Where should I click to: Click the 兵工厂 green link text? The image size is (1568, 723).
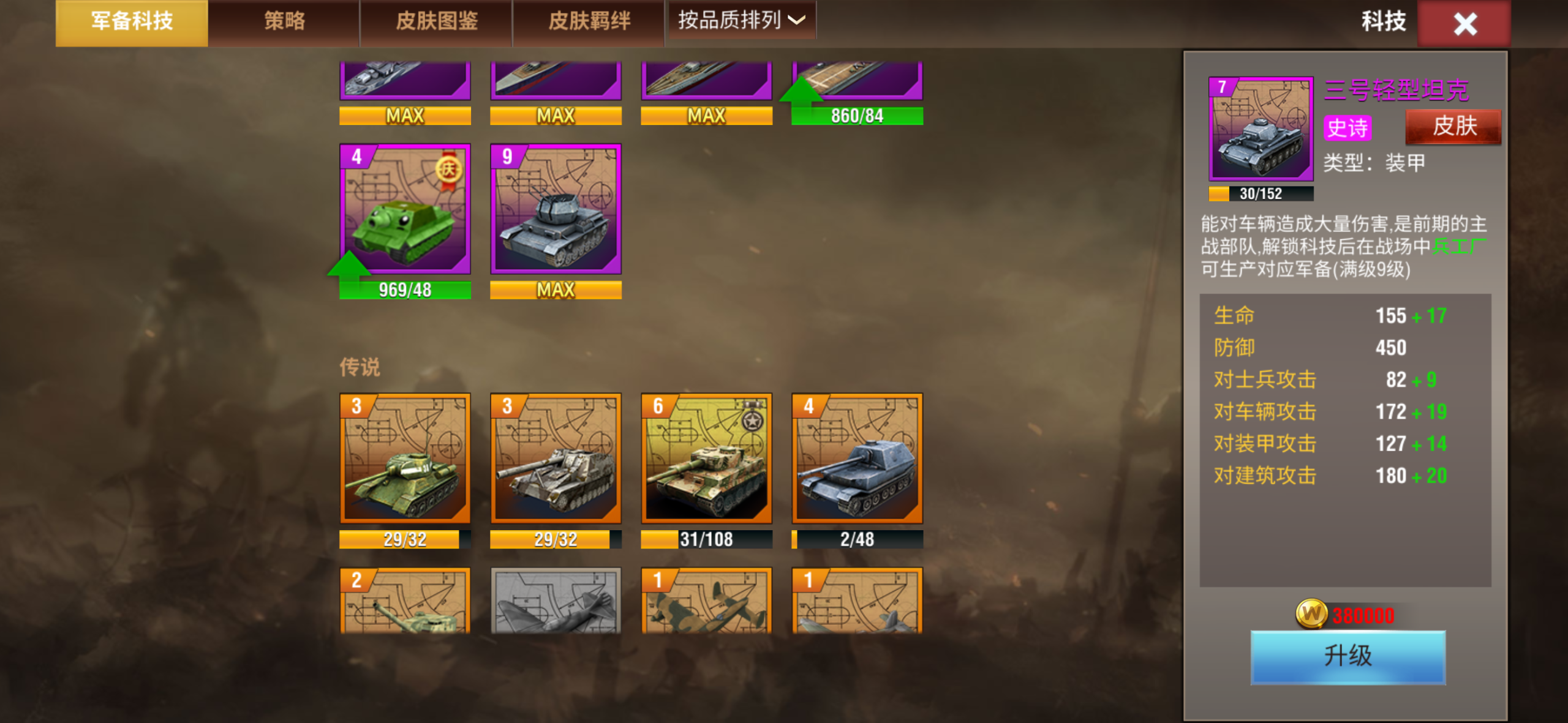tap(1458, 247)
